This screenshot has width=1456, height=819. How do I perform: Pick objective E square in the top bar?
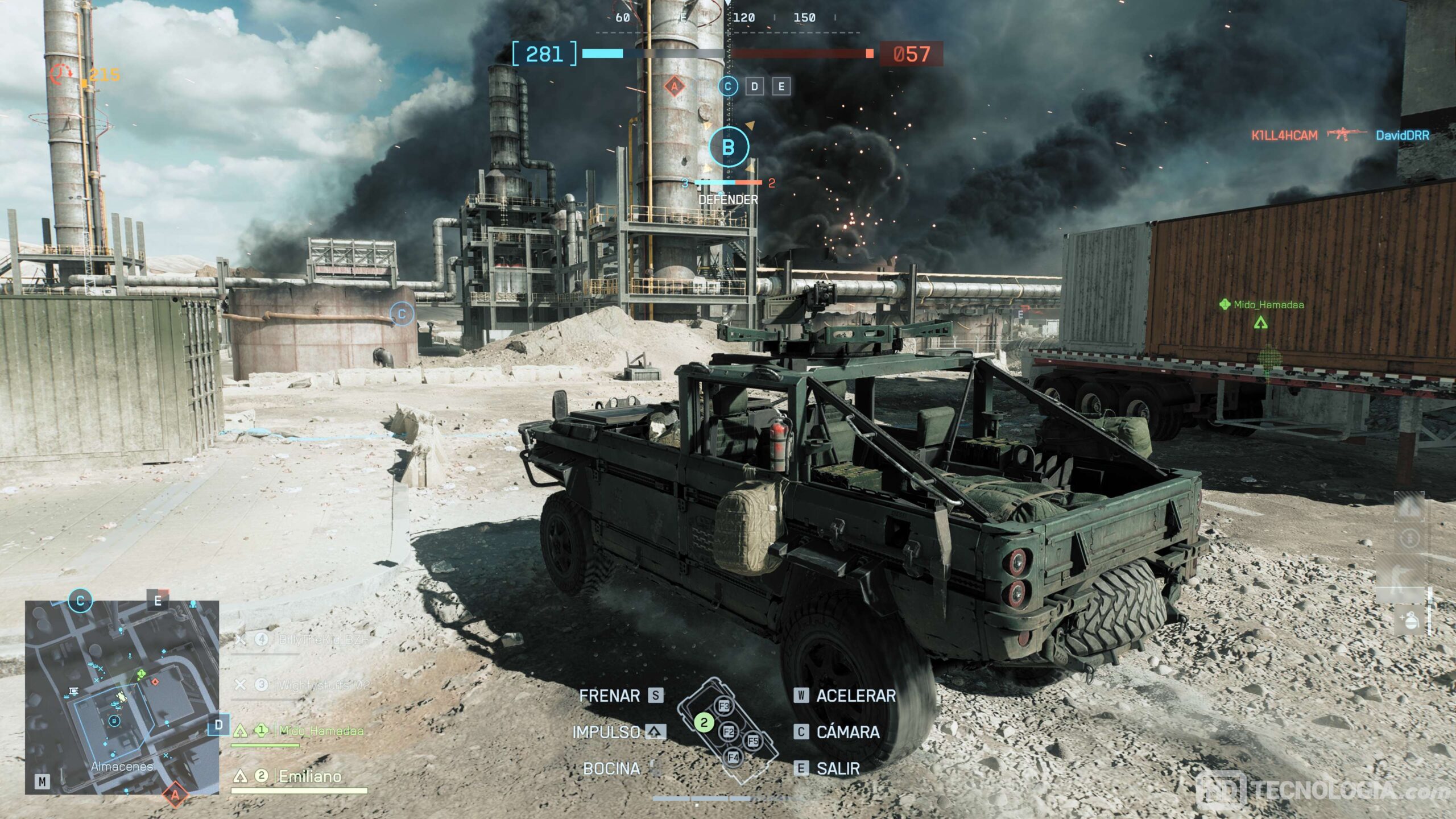tap(781, 86)
